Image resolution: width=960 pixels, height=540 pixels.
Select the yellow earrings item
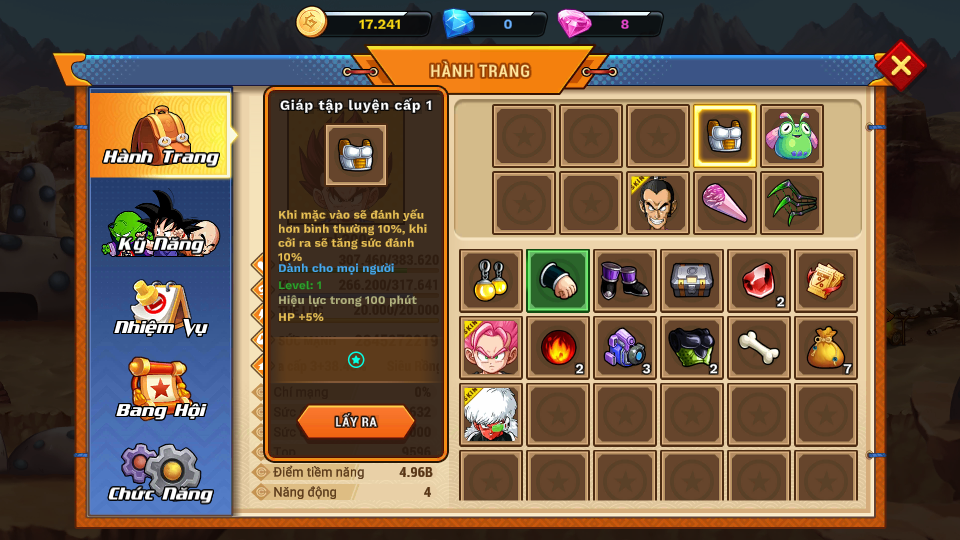pyautogui.click(x=491, y=281)
